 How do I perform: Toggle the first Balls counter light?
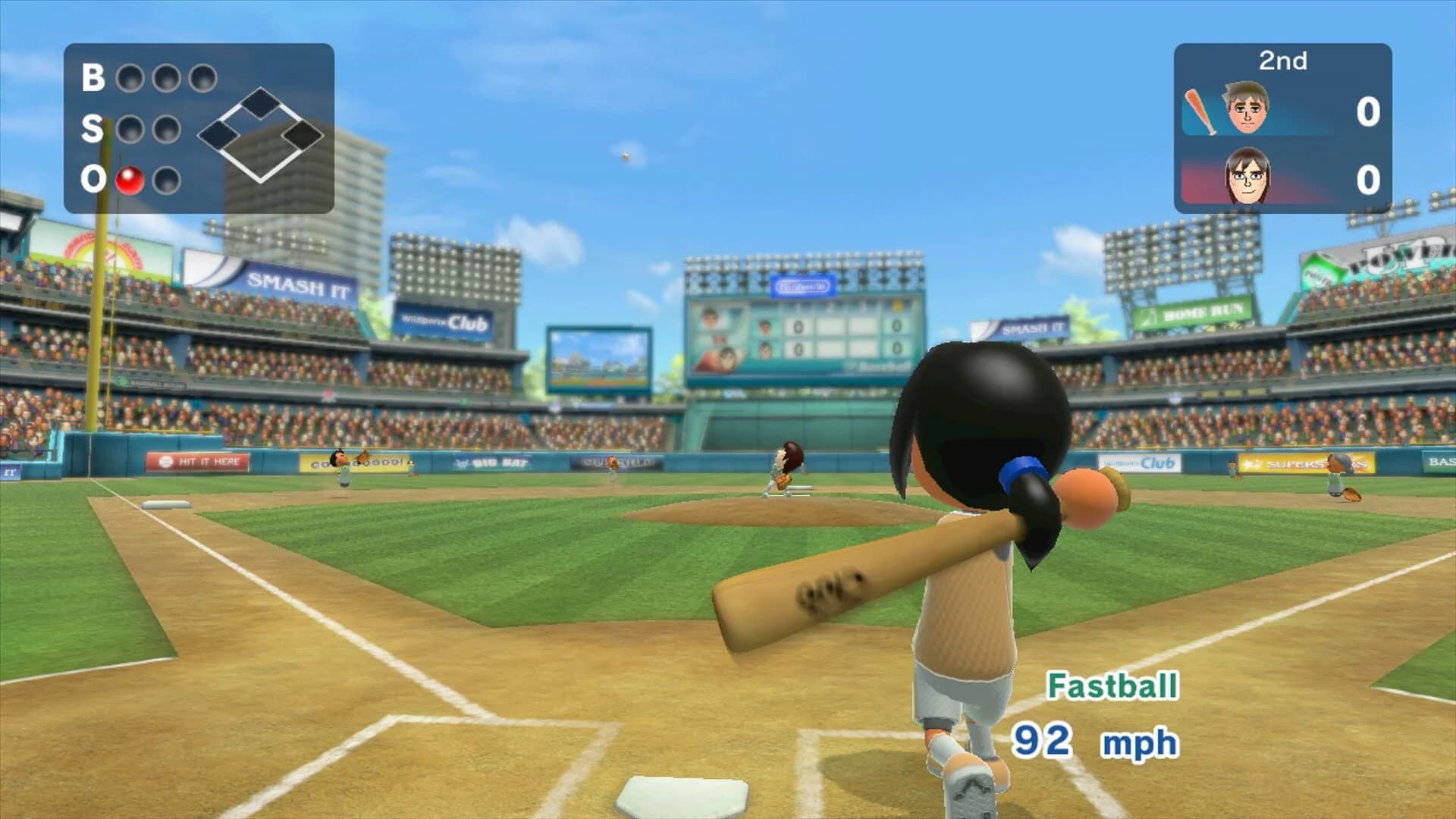click(128, 77)
